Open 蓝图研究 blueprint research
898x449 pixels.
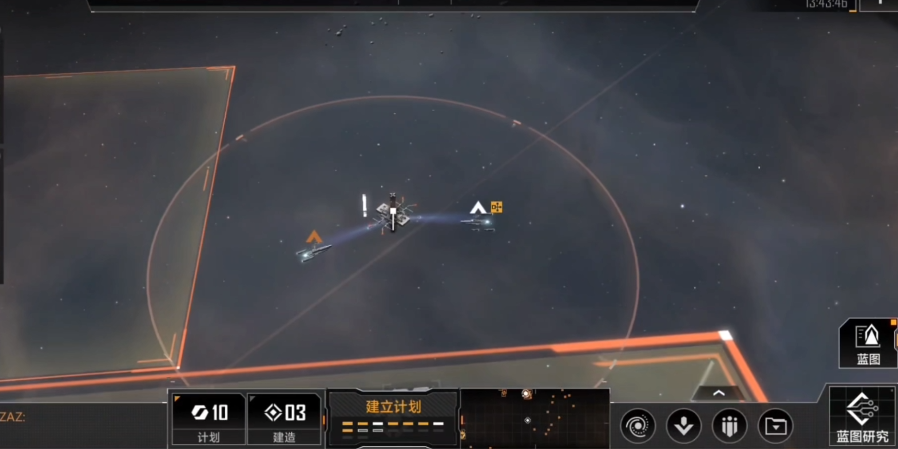tap(862, 417)
